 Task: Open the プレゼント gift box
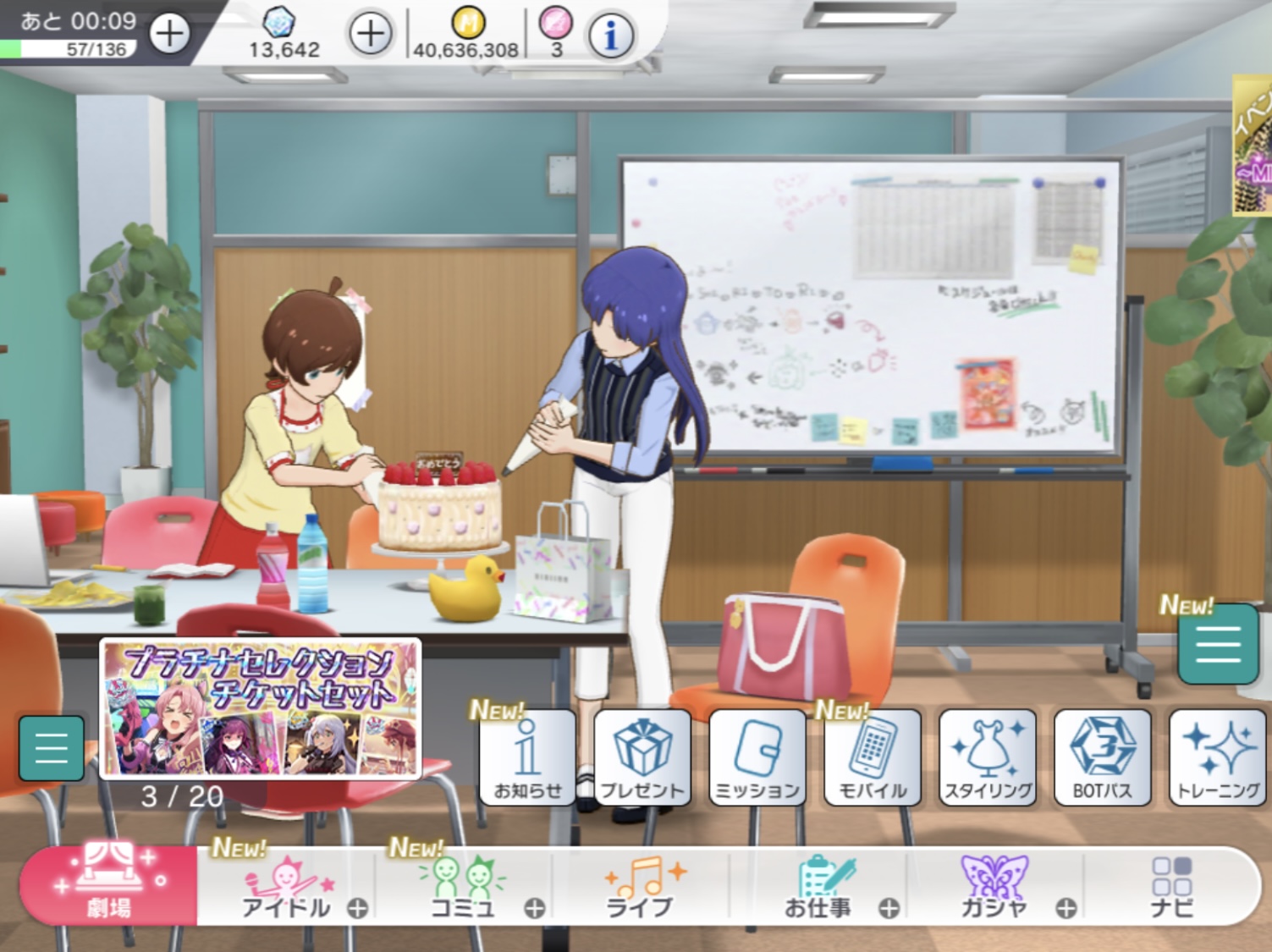(x=642, y=757)
